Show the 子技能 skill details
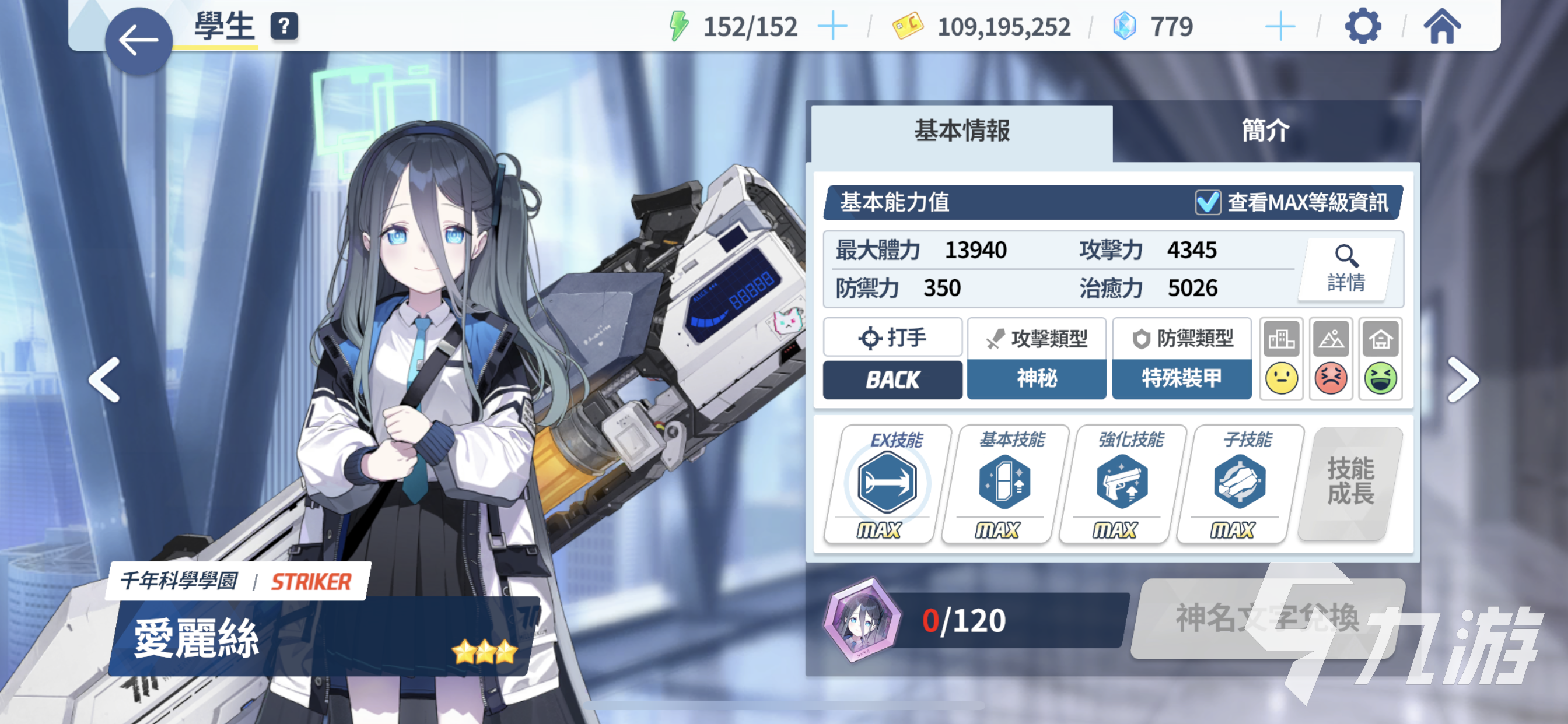1568x724 pixels. click(x=1240, y=483)
